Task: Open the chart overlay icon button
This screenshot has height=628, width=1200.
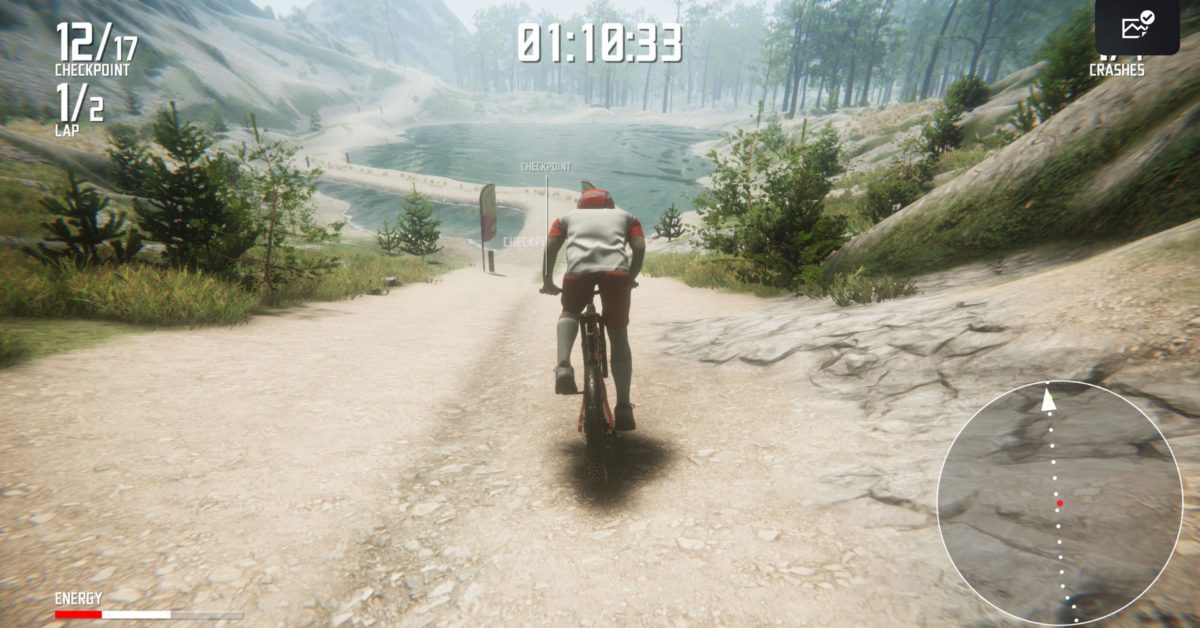Action: [1137, 27]
